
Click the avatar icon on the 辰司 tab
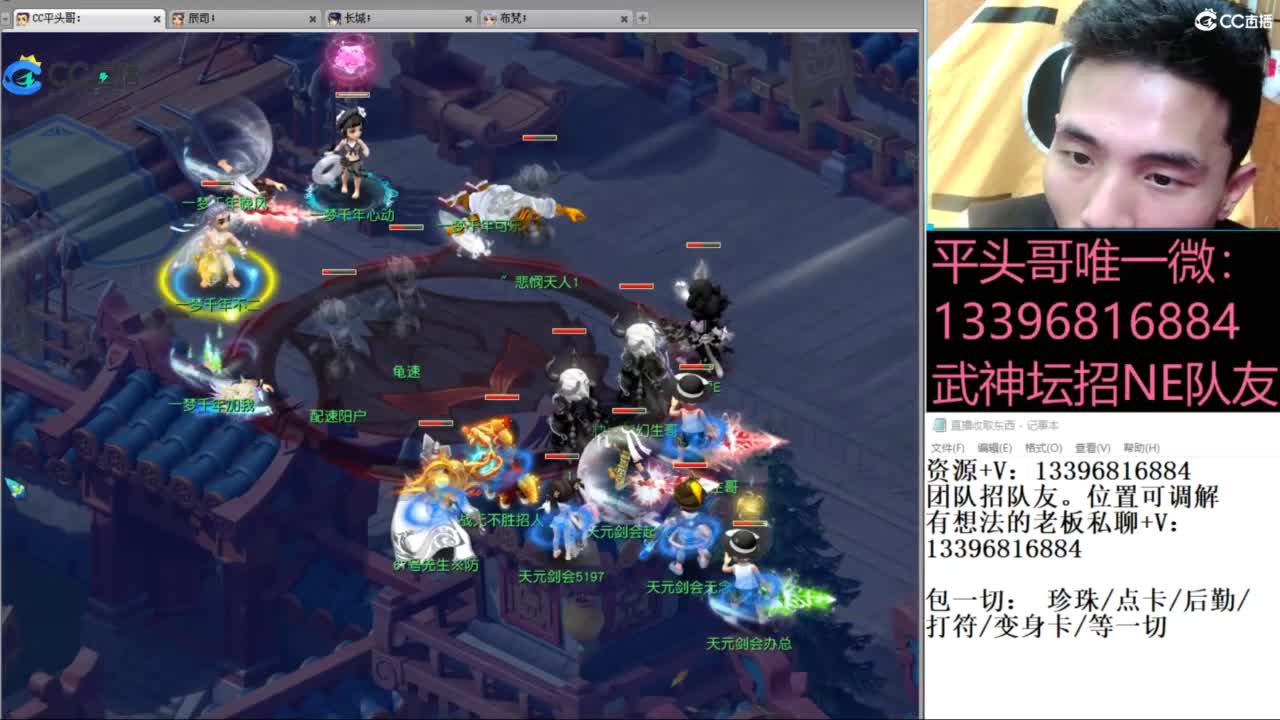click(178, 17)
